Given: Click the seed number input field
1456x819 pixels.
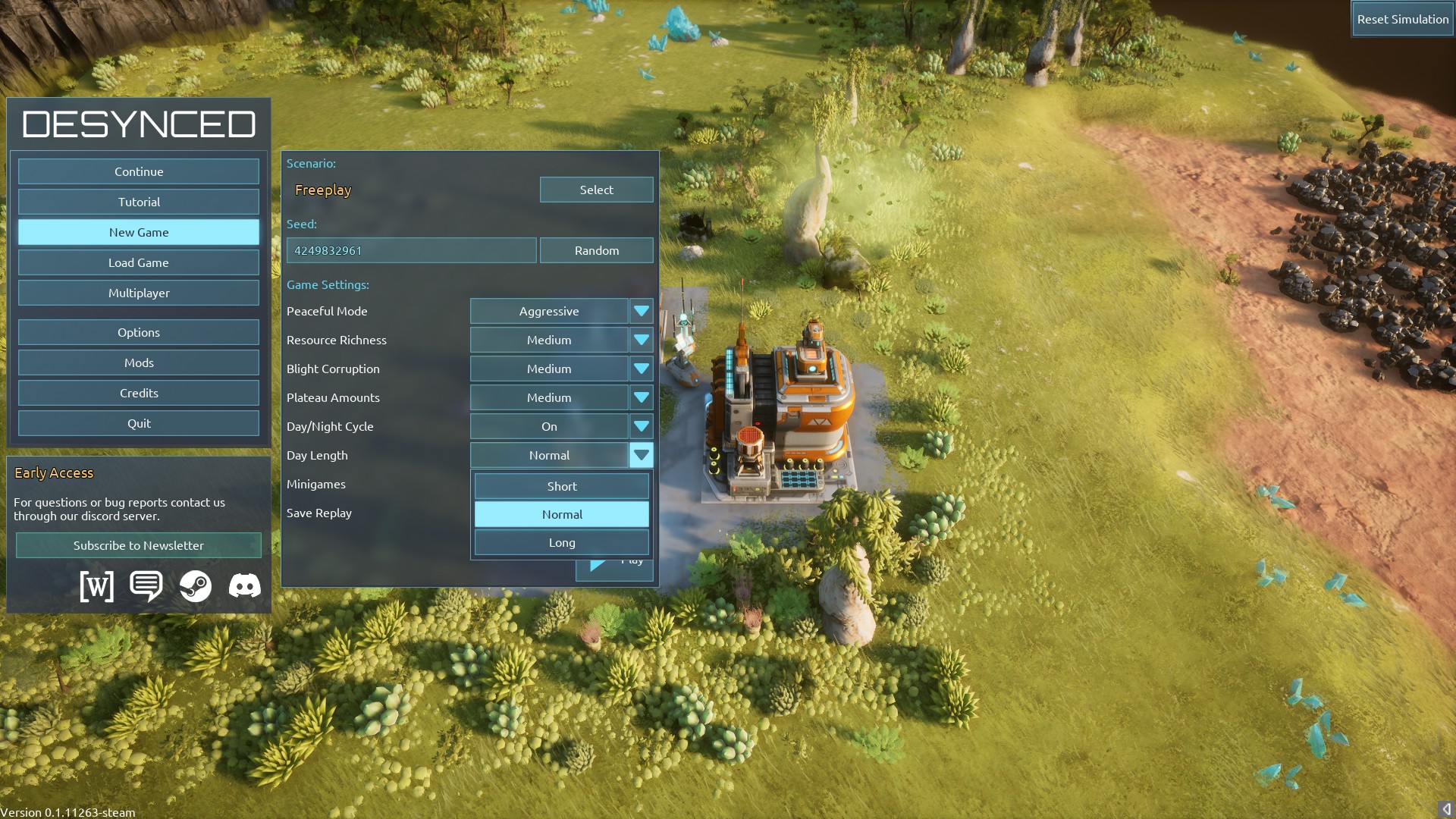Looking at the screenshot, I should [411, 250].
